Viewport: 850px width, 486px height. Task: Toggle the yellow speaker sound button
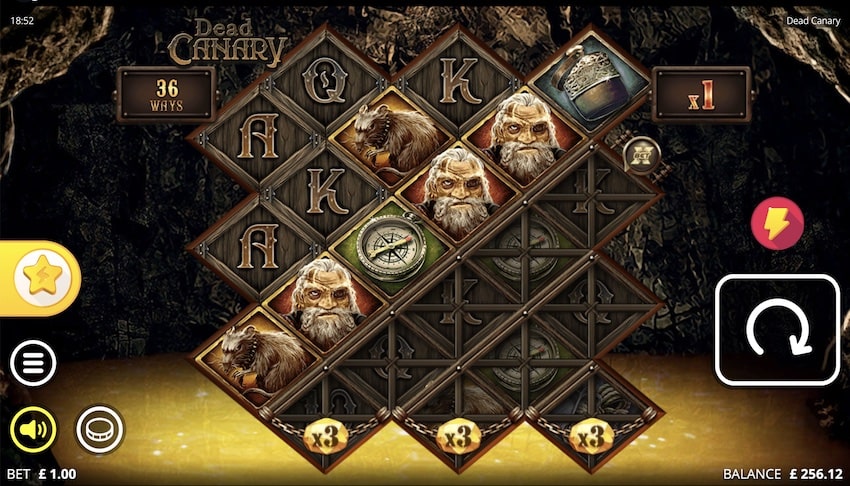pyautogui.click(x=33, y=430)
